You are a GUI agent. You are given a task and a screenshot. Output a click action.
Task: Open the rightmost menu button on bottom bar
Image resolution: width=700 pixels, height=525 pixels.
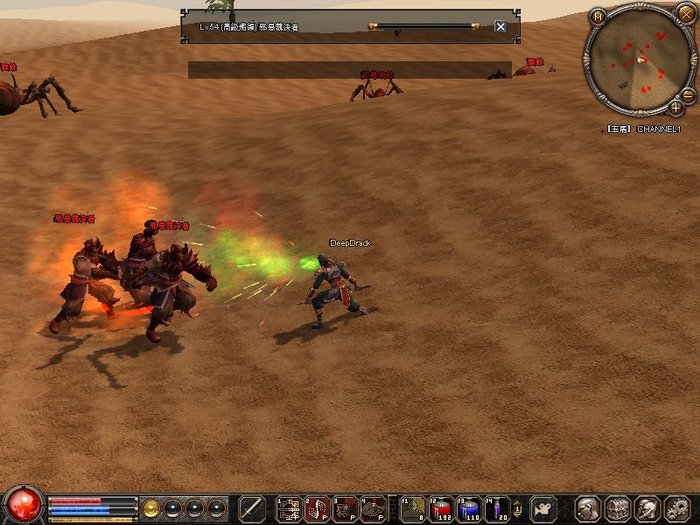click(x=681, y=508)
